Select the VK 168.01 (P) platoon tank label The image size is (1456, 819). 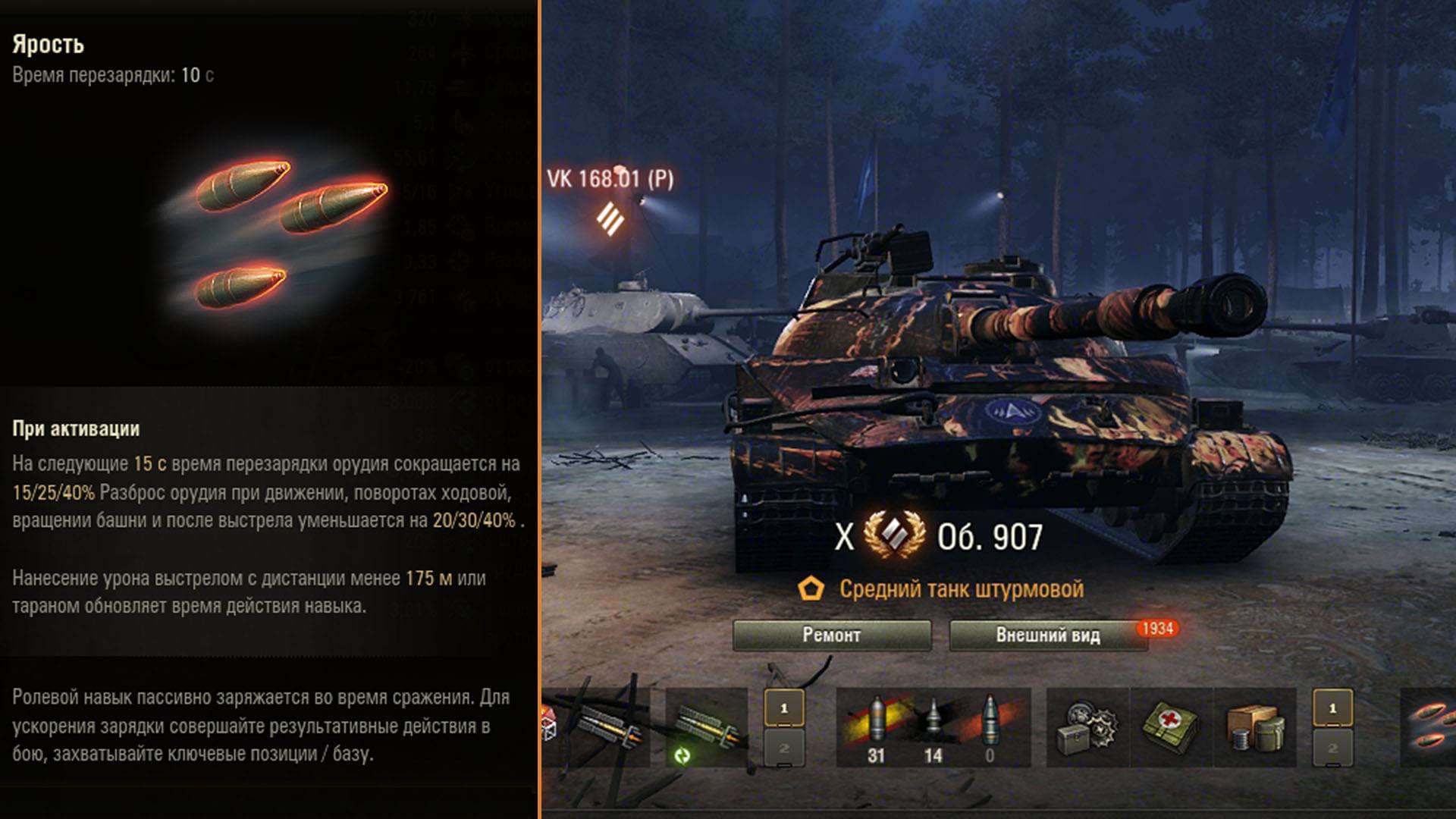tap(610, 180)
